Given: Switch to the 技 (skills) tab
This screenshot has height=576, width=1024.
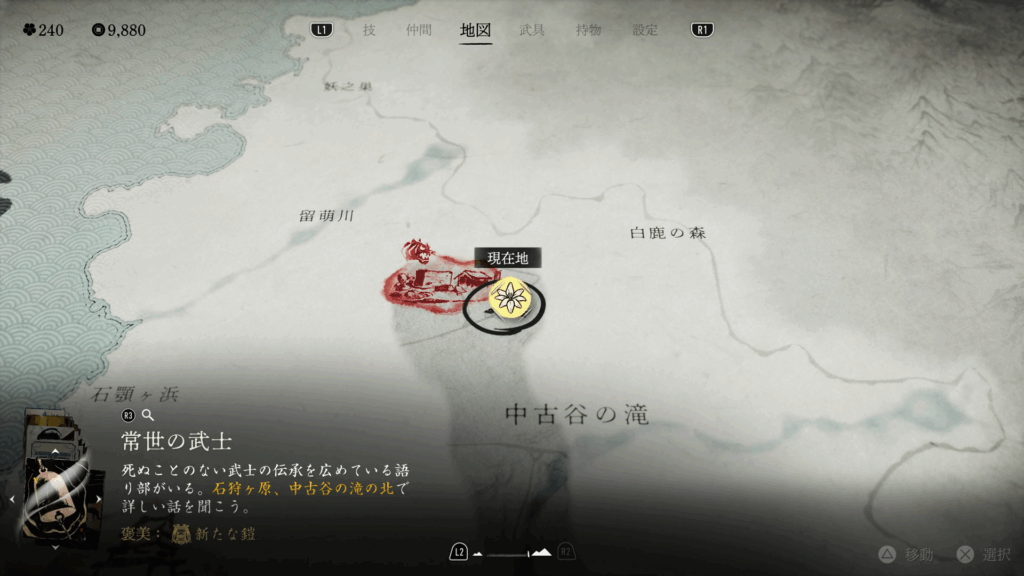Looking at the screenshot, I should coord(369,30).
